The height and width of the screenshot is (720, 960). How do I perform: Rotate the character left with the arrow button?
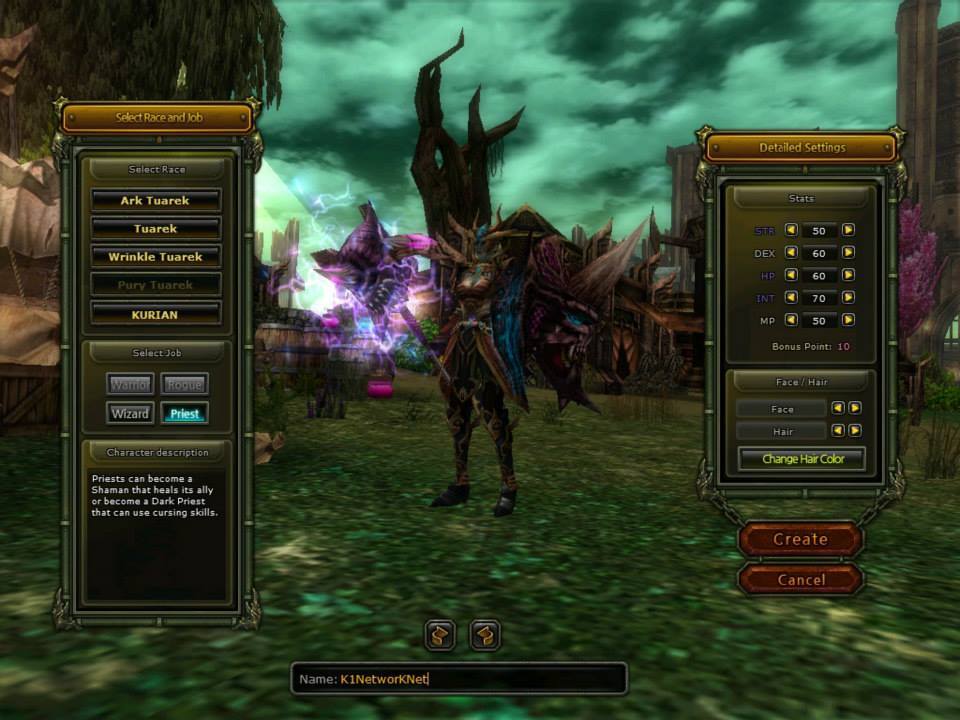[440, 635]
